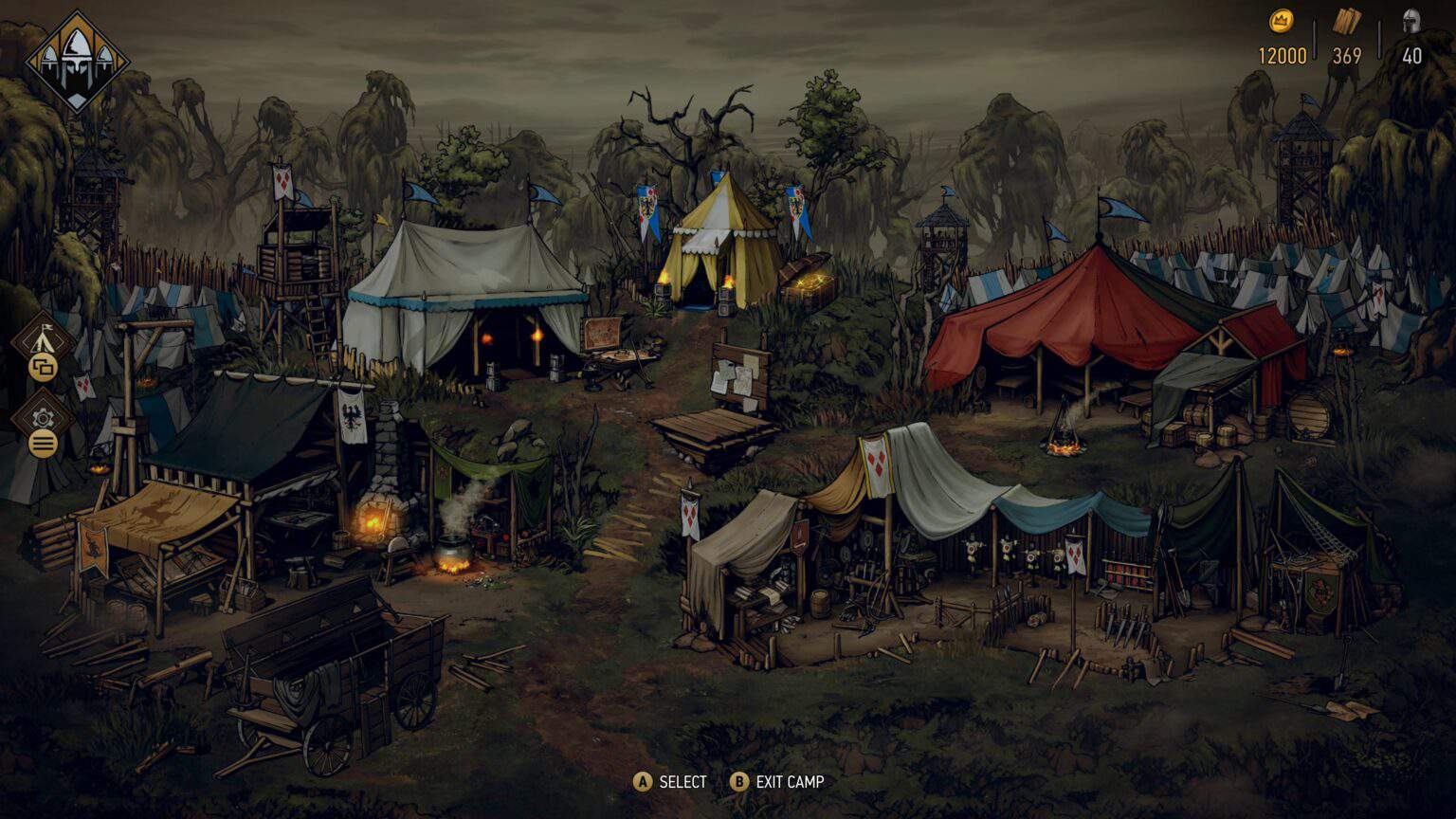Select the gold coin treasury icon

point(1282,19)
